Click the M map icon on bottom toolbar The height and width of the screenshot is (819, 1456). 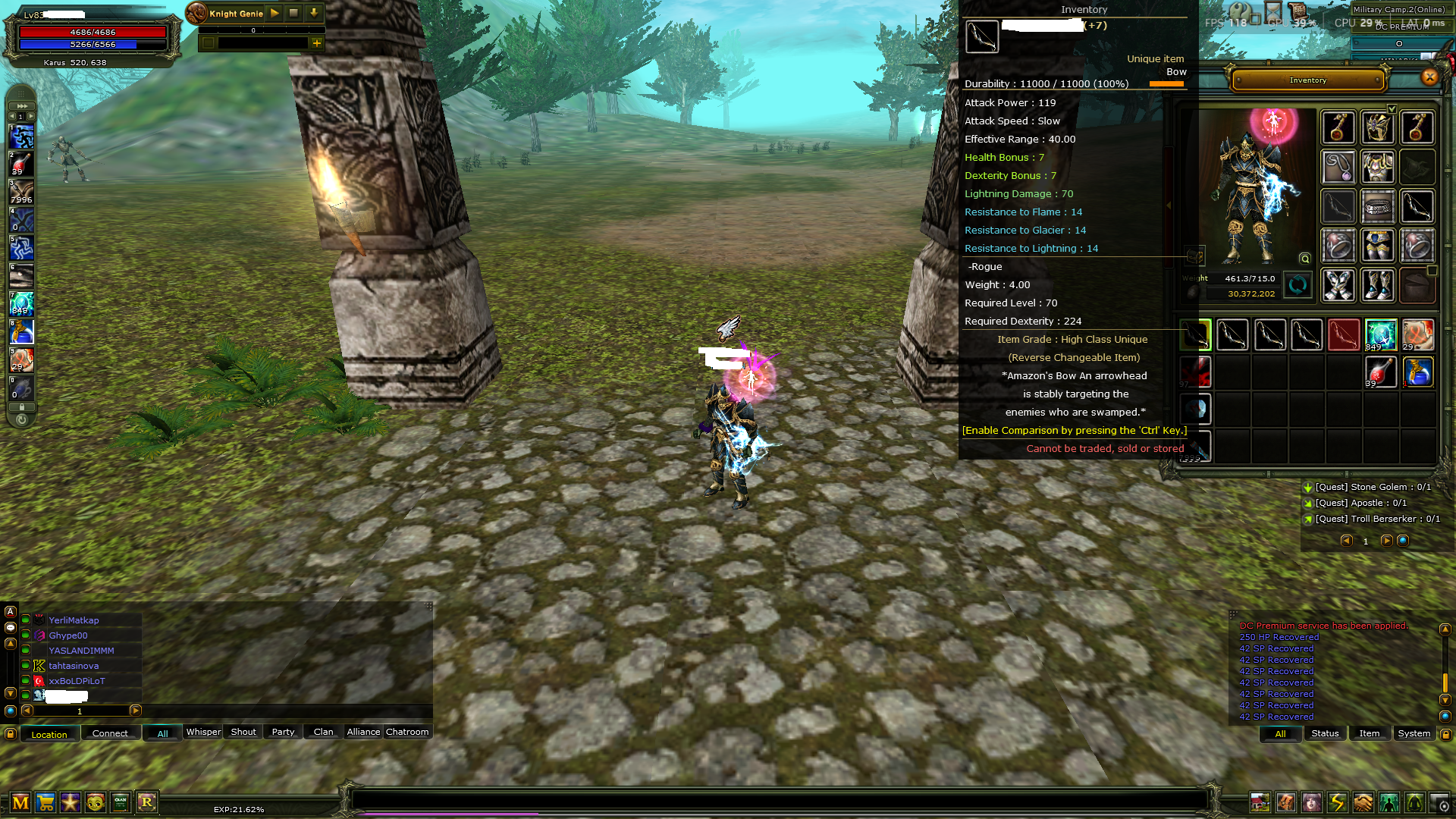pyautogui.click(x=20, y=802)
